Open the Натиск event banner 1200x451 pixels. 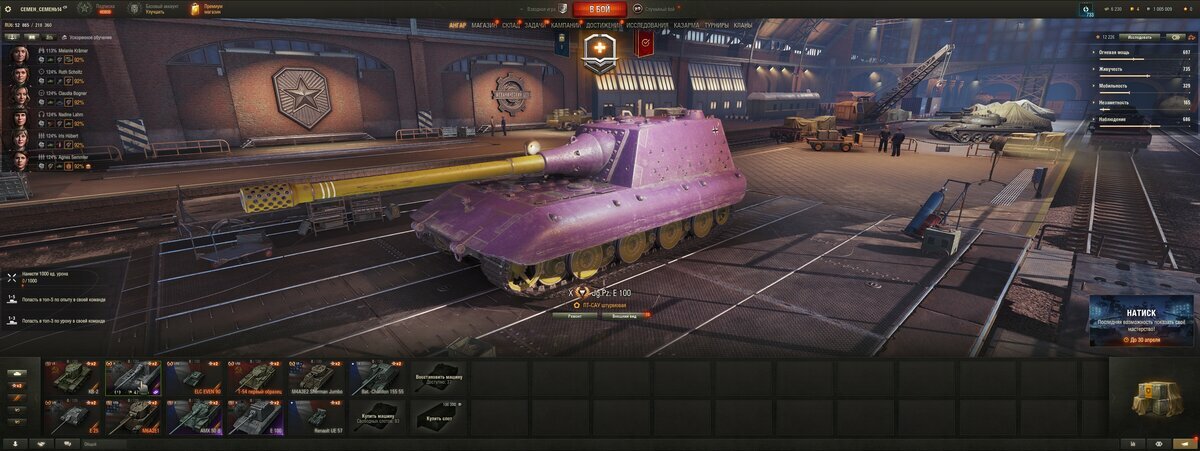[x=1141, y=320]
